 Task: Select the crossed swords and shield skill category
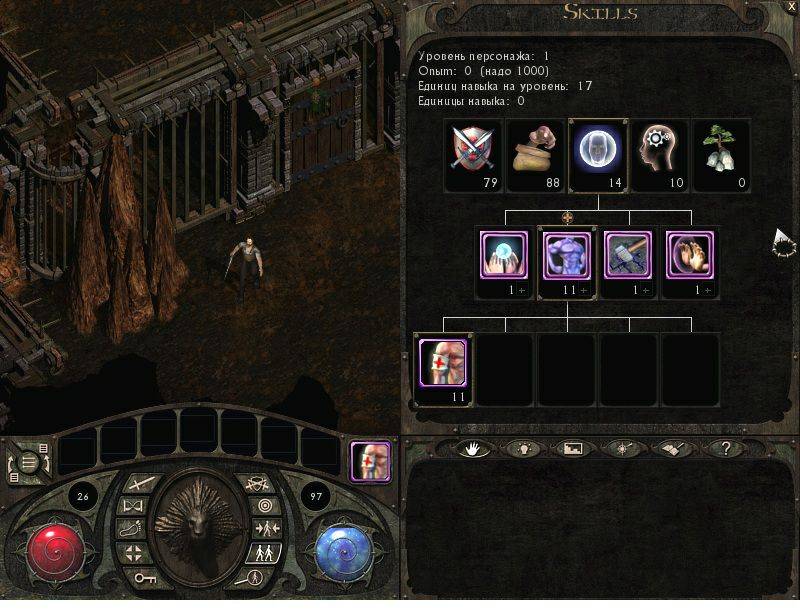(x=473, y=151)
